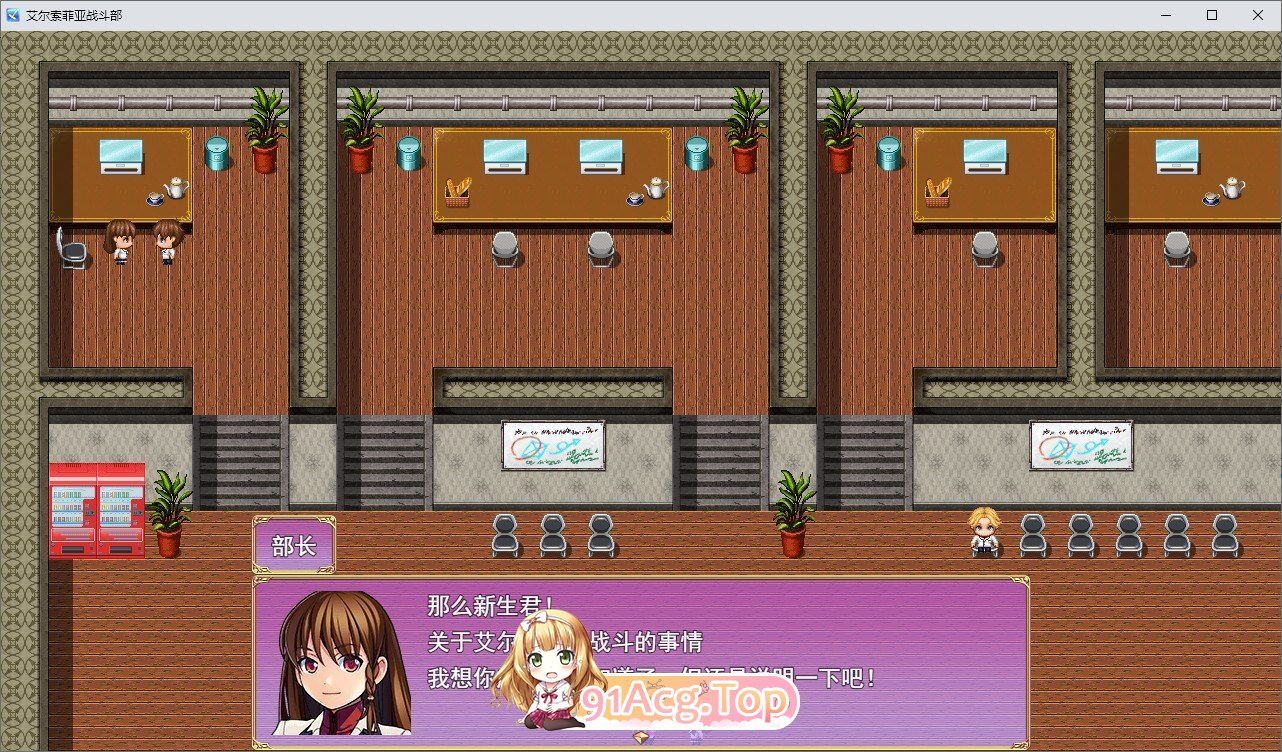Image resolution: width=1282 pixels, height=752 pixels.
Task: Advance the dialogue by clicking the continue indicator
Action: [x=641, y=740]
